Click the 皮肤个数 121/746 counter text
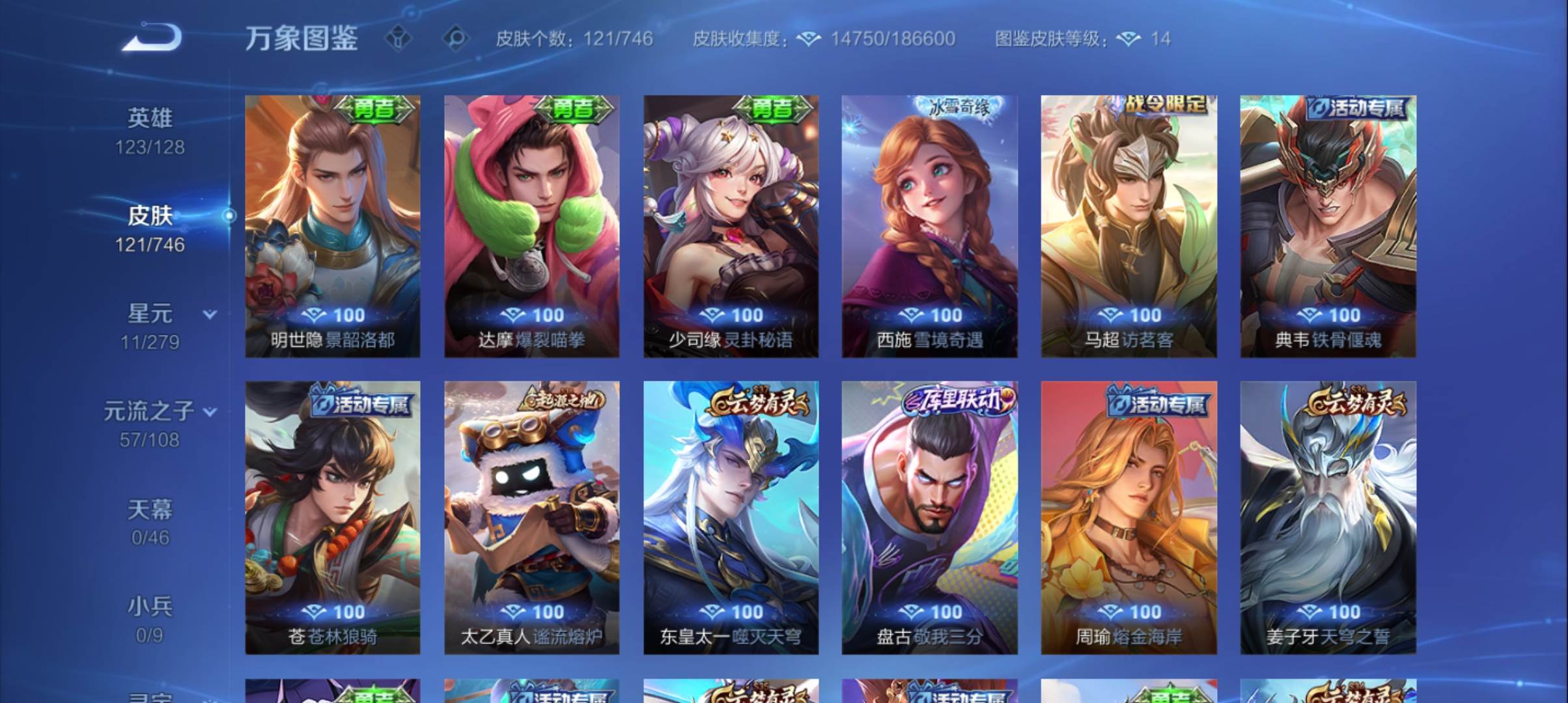This screenshot has width=1568, height=703. 571,39
